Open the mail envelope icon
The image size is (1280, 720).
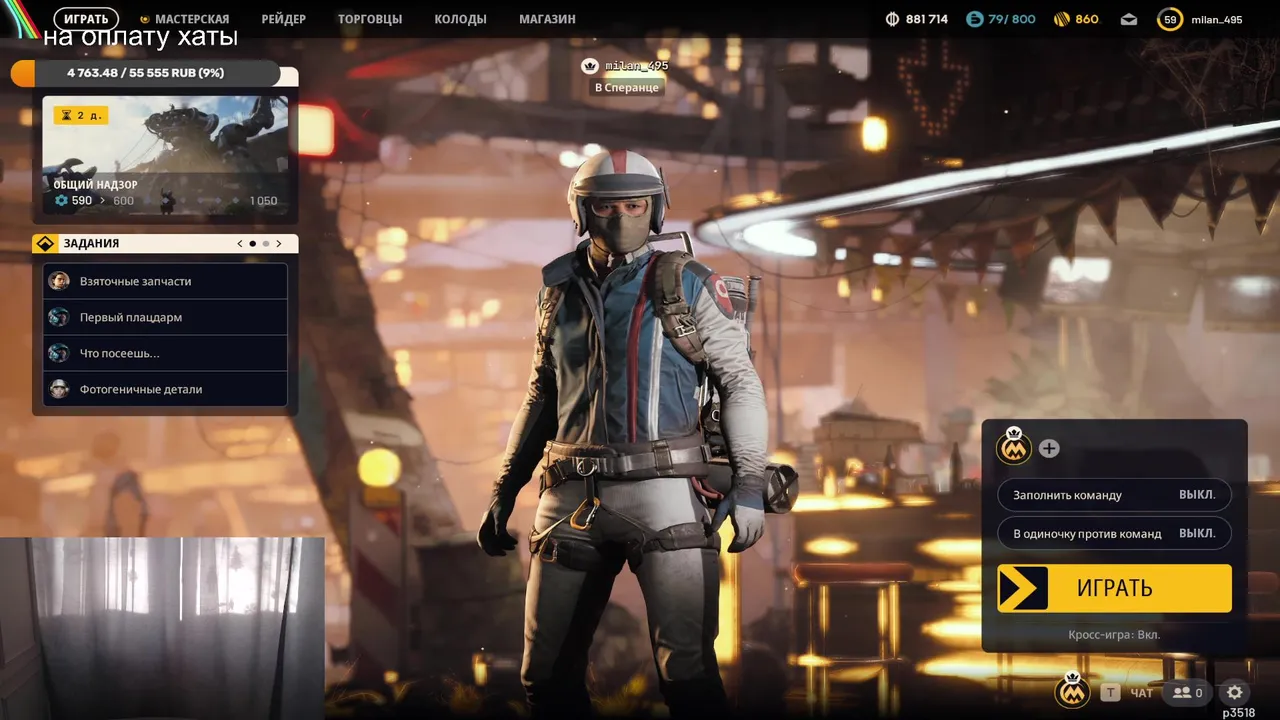coord(1129,19)
